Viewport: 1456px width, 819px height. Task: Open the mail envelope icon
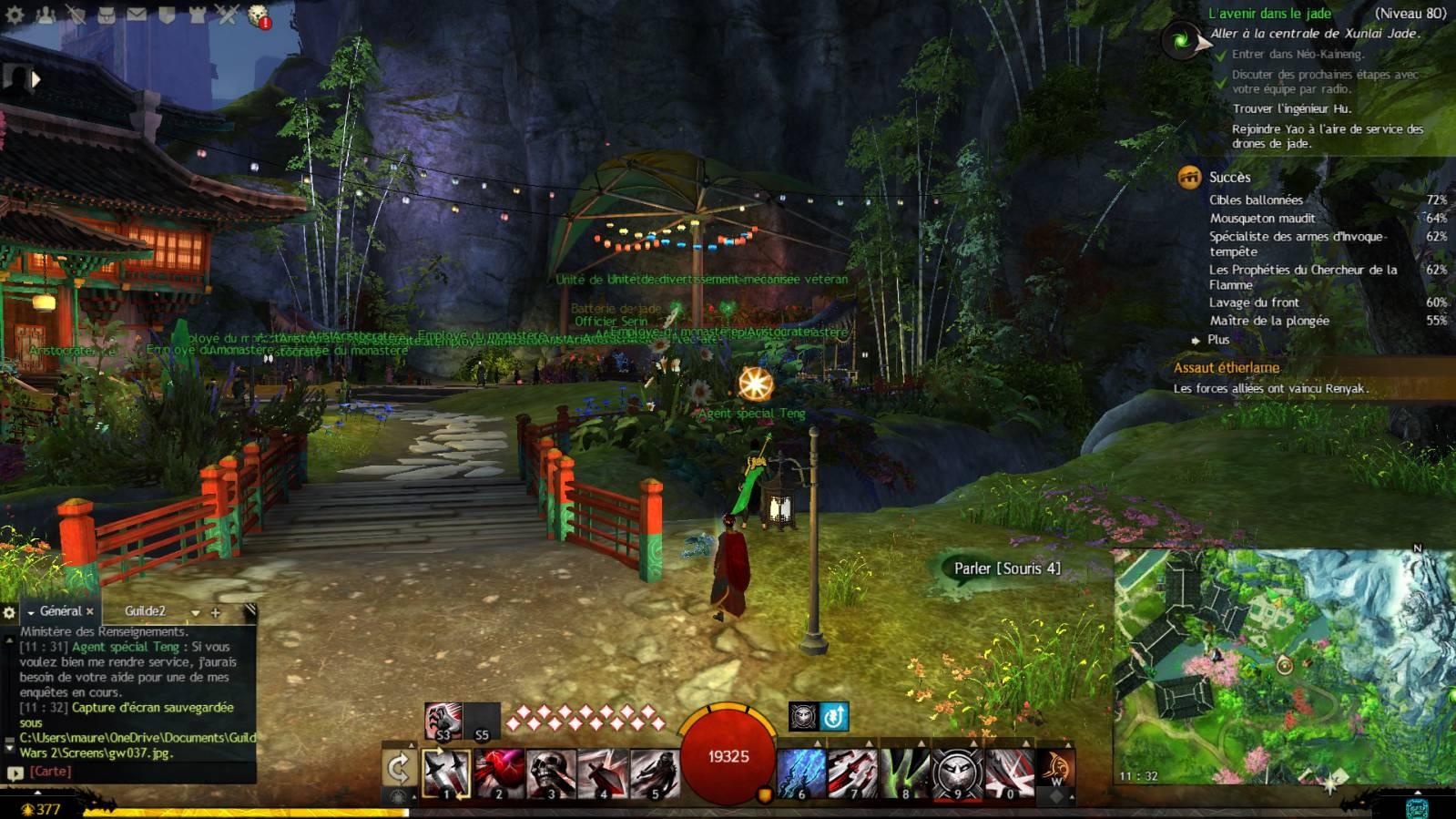click(x=137, y=15)
